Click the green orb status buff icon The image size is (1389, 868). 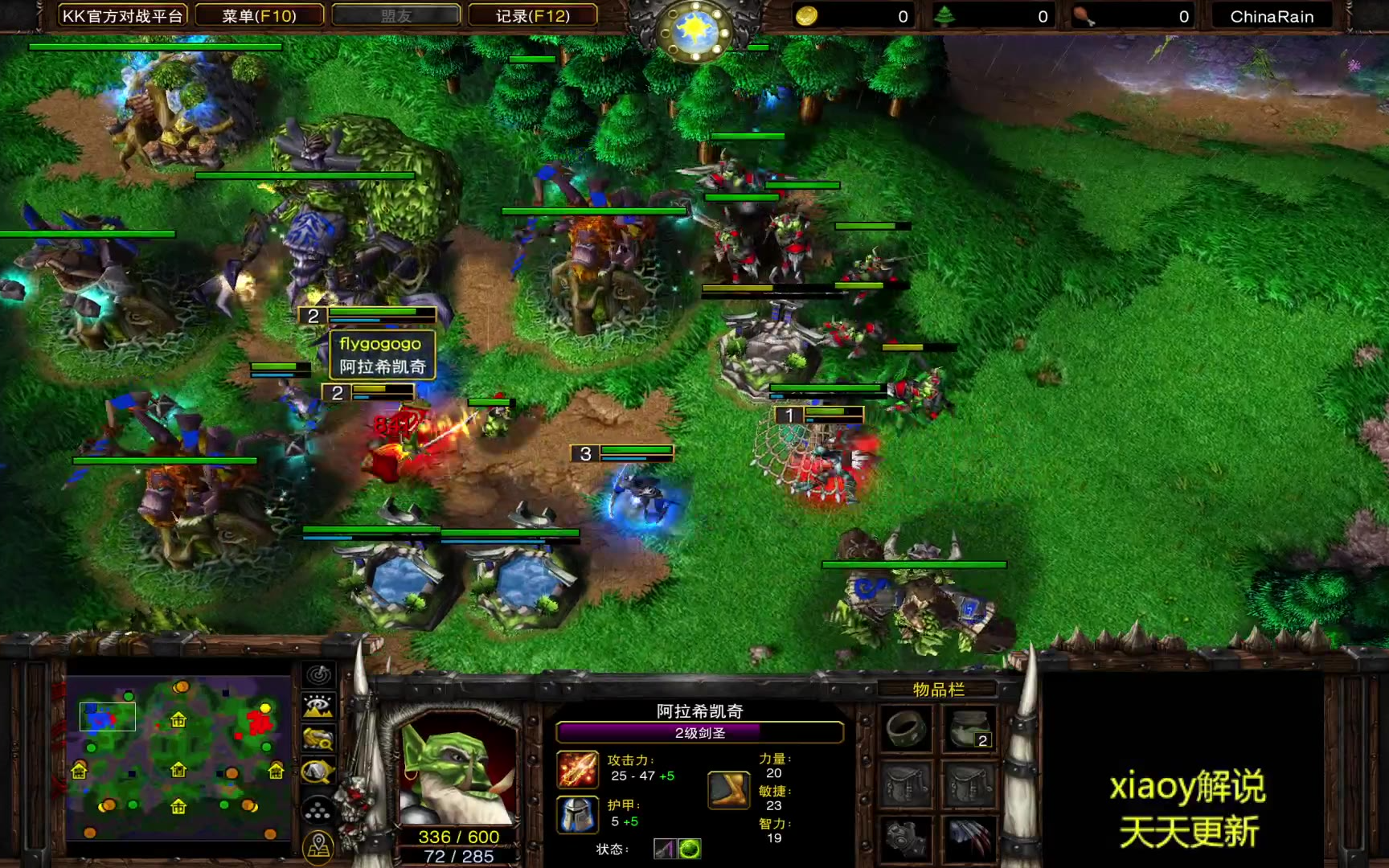690,849
